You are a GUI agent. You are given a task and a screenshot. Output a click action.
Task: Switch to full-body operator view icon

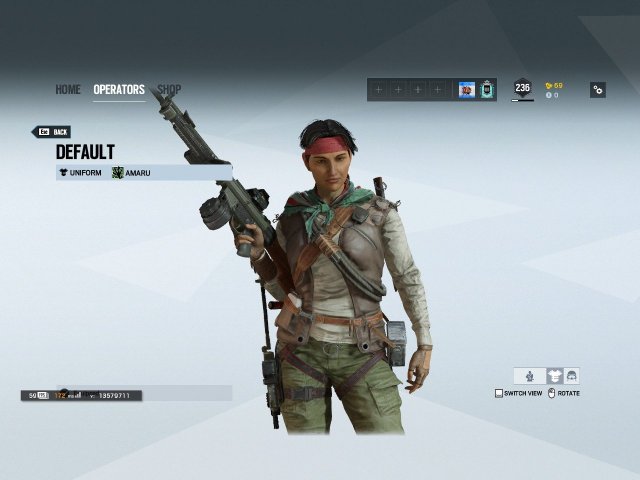point(529,376)
